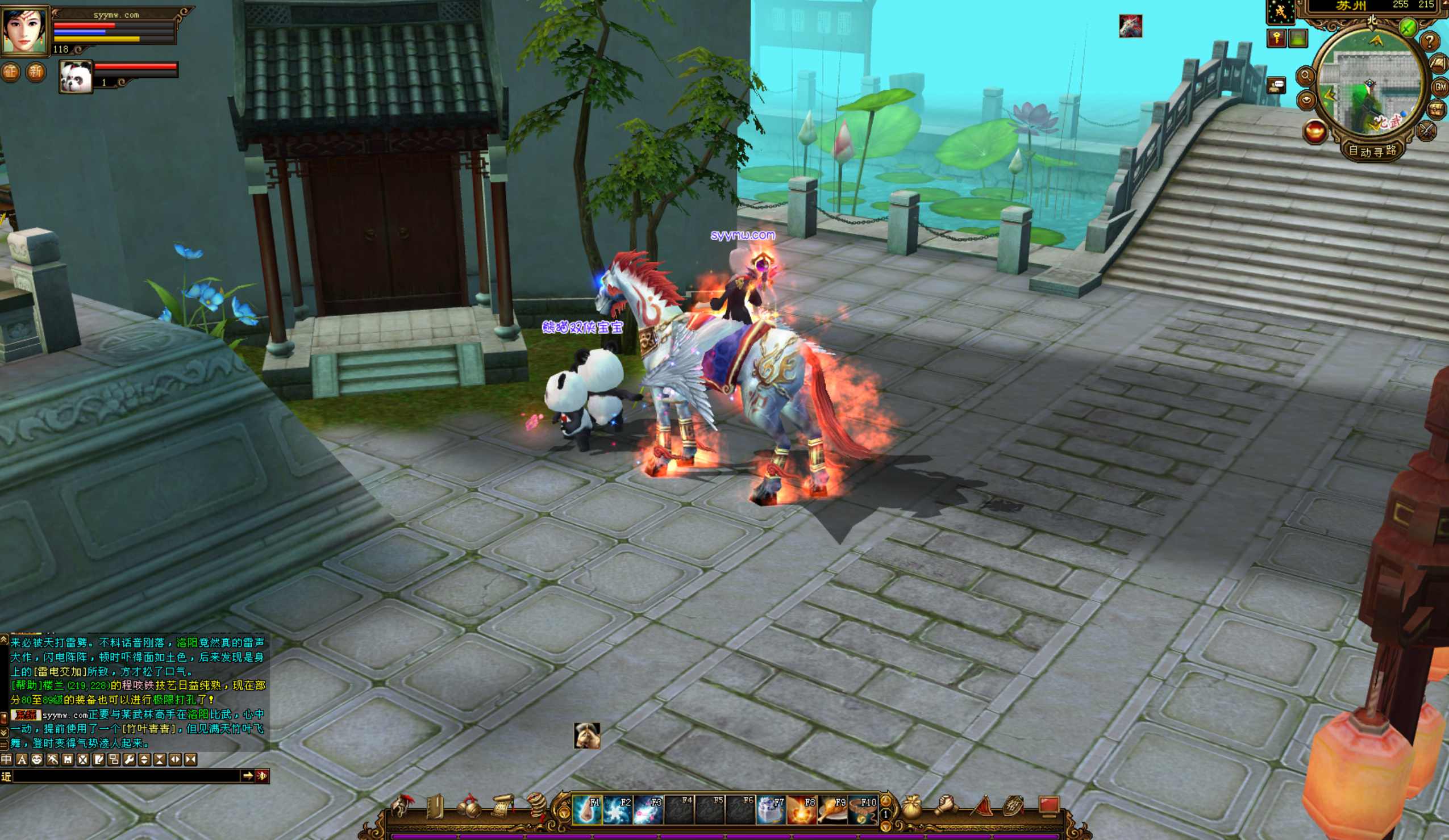Screen dimensions: 1449x840
Task: Click the 自动寻路 auto-pathfinding button
Action: click(1372, 151)
